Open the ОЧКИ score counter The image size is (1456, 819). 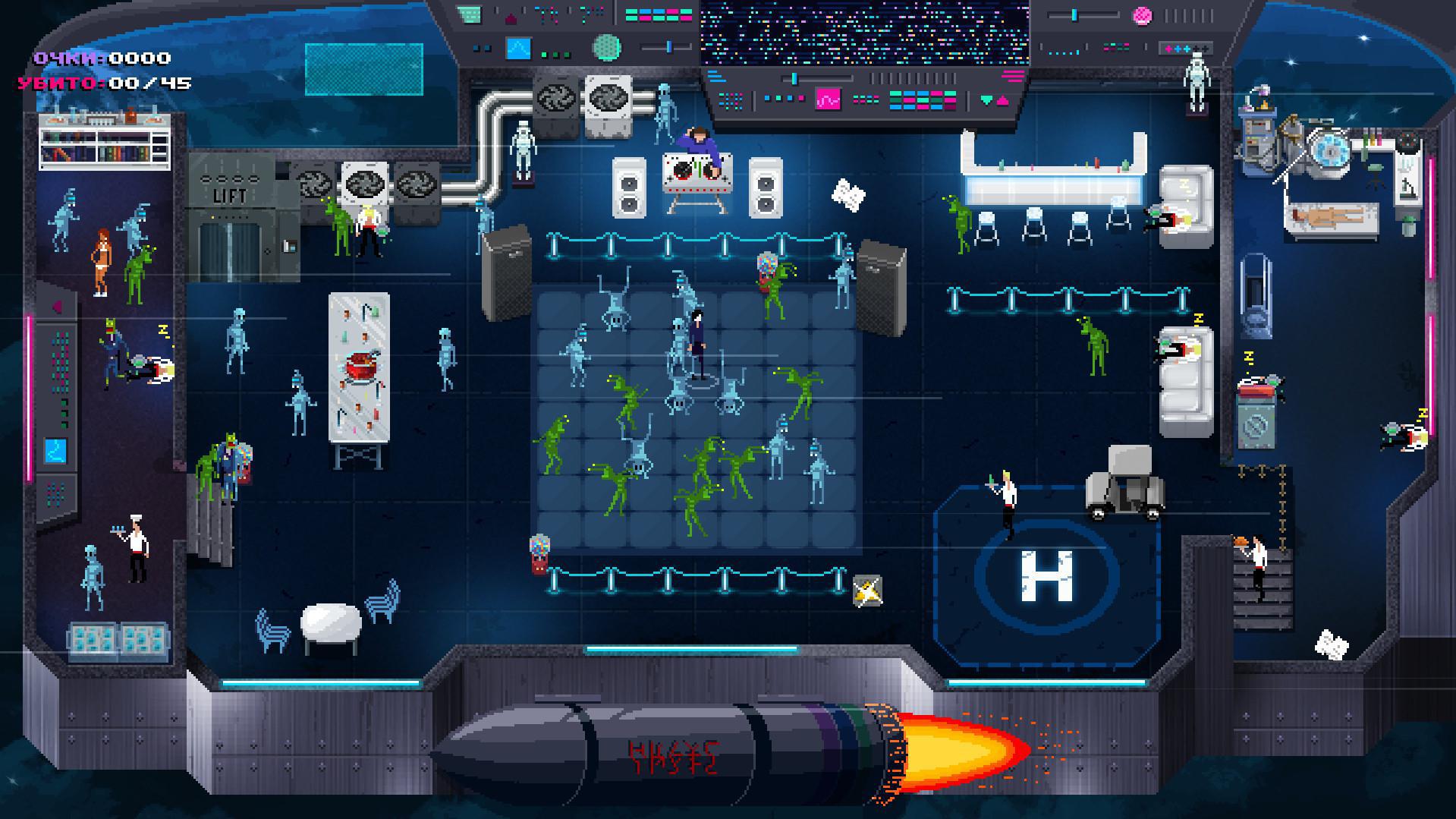pos(102,58)
